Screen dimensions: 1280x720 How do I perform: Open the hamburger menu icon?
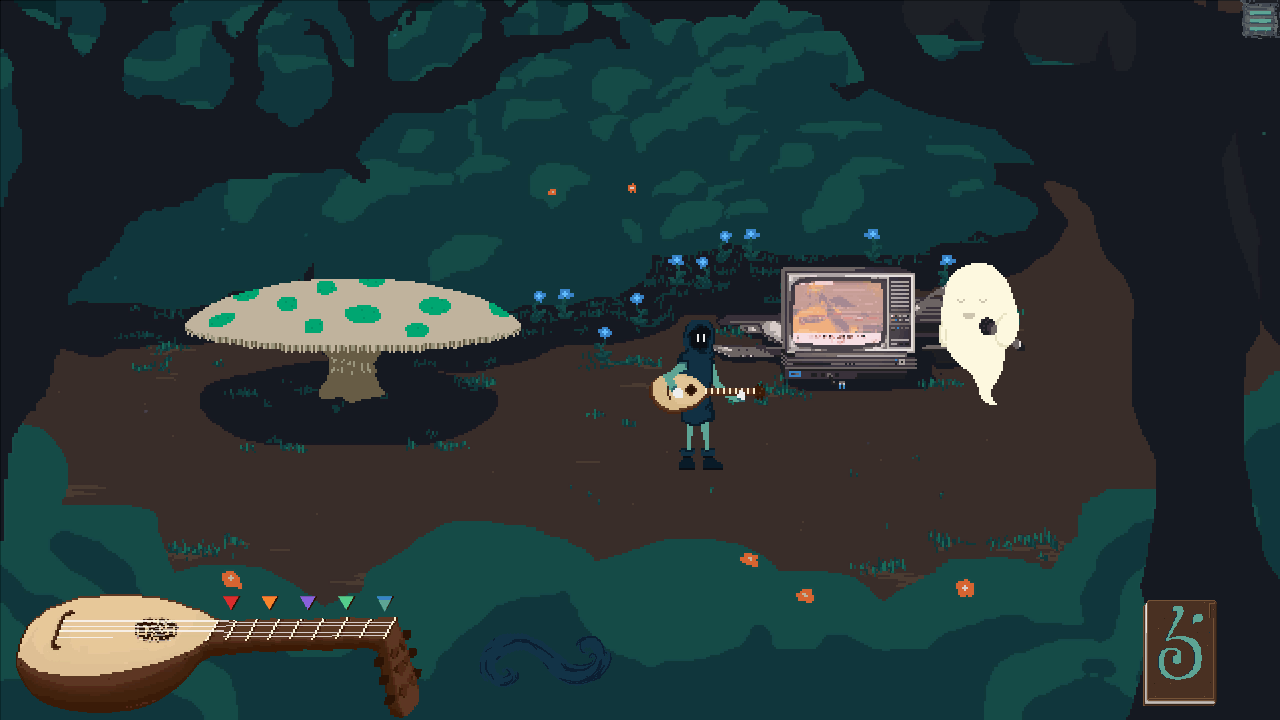pyautogui.click(x=1259, y=19)
